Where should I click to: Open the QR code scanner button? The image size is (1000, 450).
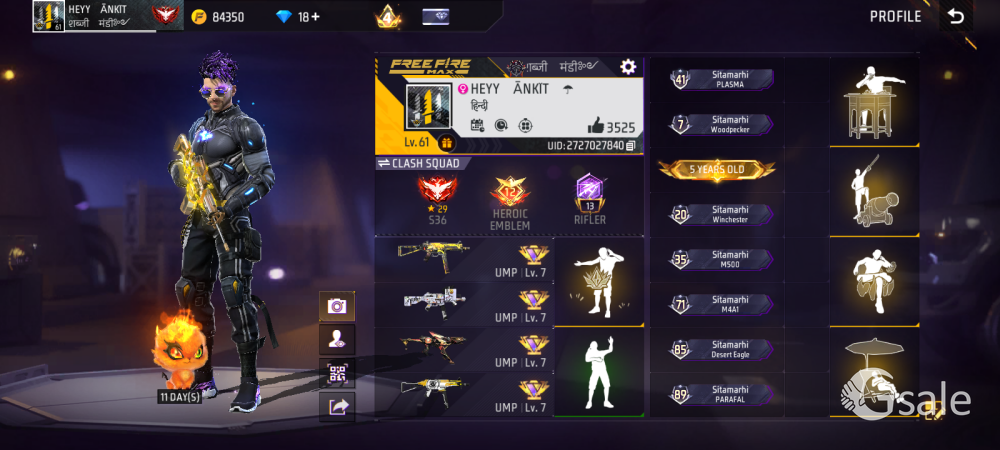337,373
